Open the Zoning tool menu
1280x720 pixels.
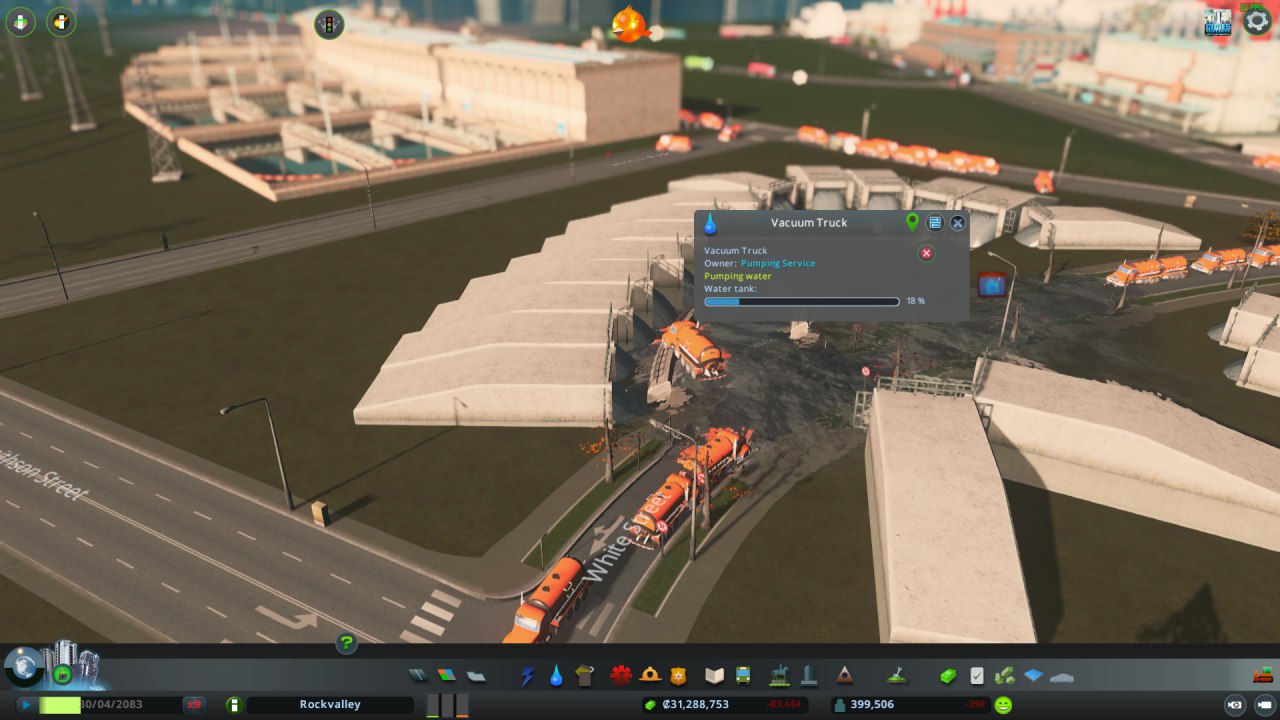[x=446, y=676]
